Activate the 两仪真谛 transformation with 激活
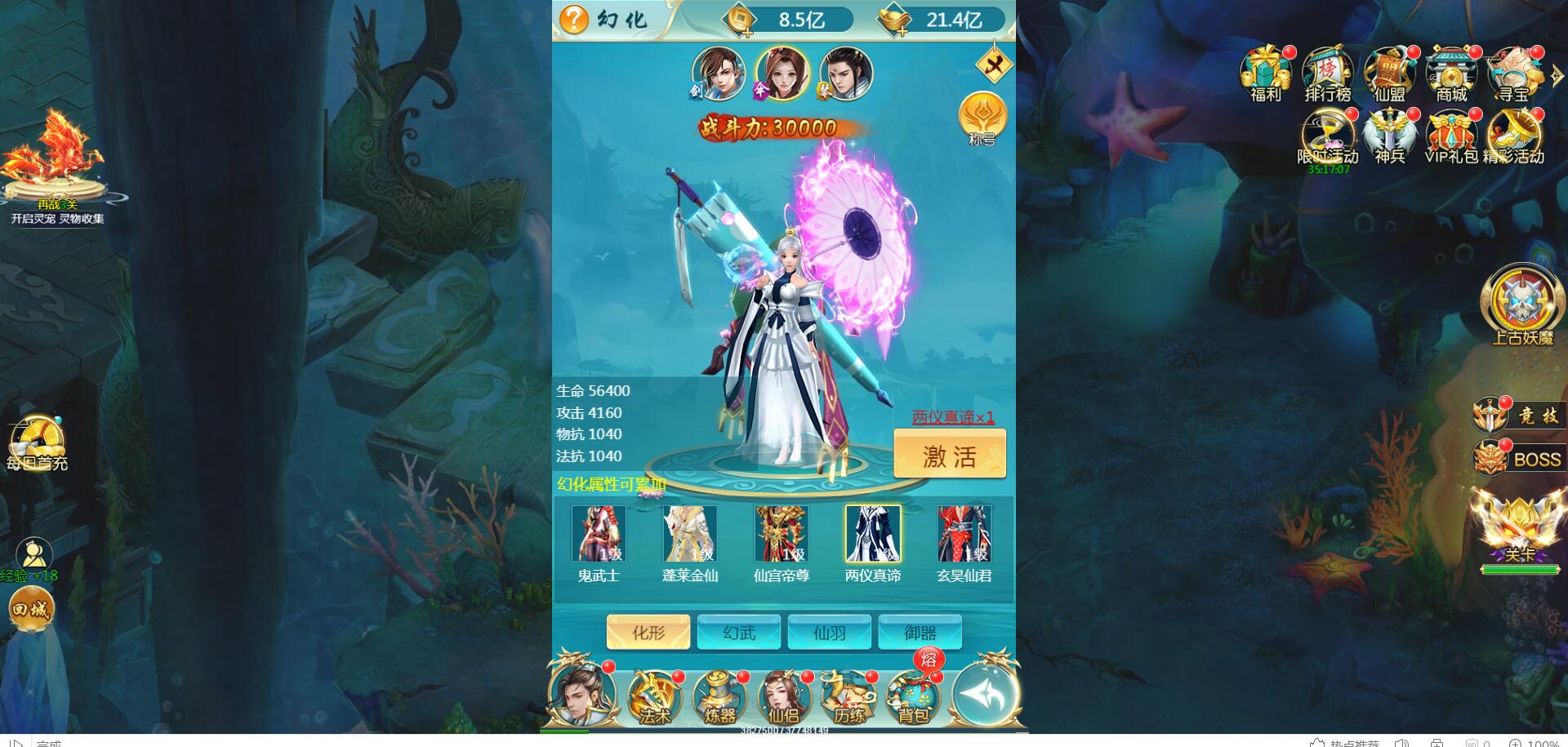Screen dimensions: 1568x747 [x=949, y=454]
